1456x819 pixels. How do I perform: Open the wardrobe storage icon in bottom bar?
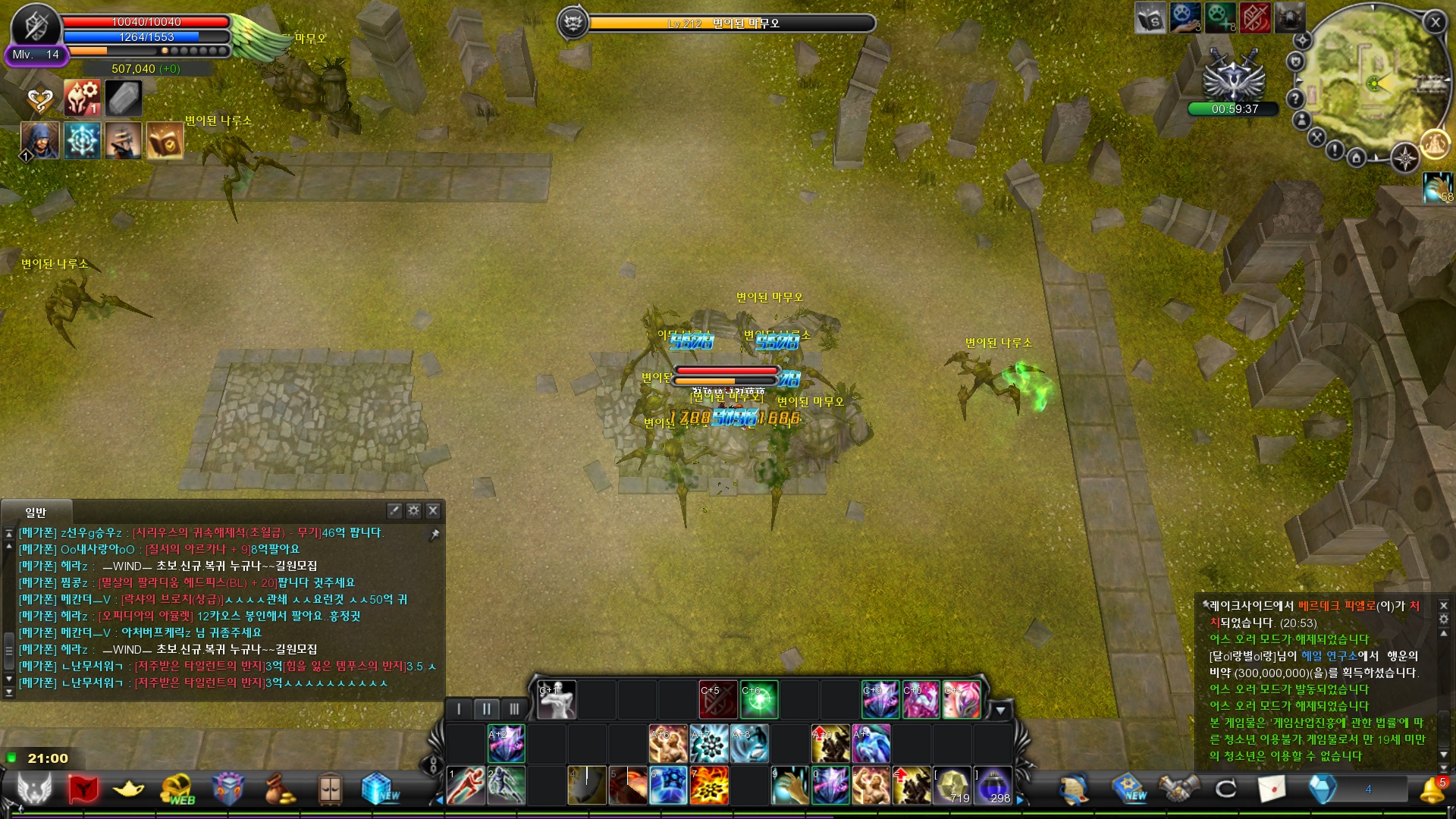(330, 788)
